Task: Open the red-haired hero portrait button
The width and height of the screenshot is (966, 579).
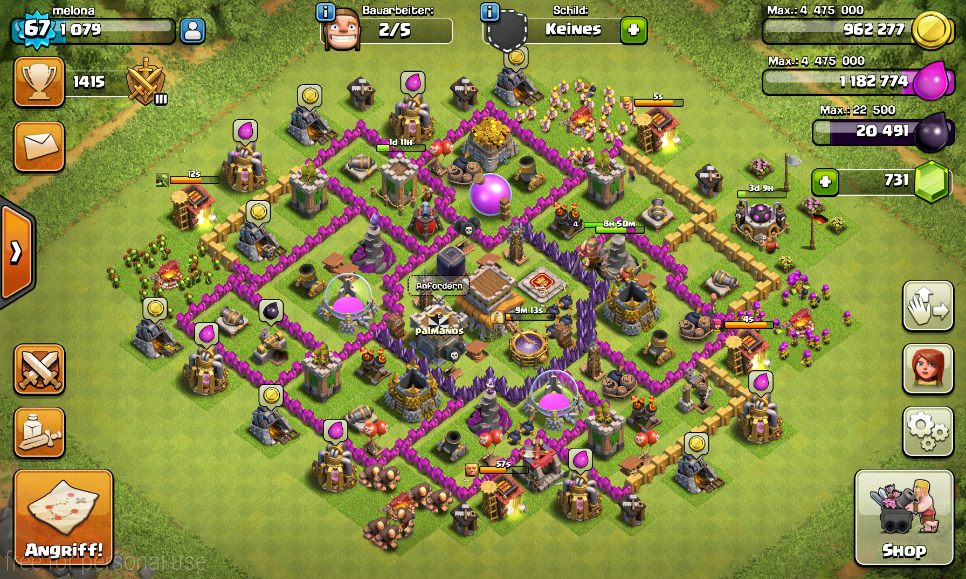Action: [927, 368]
